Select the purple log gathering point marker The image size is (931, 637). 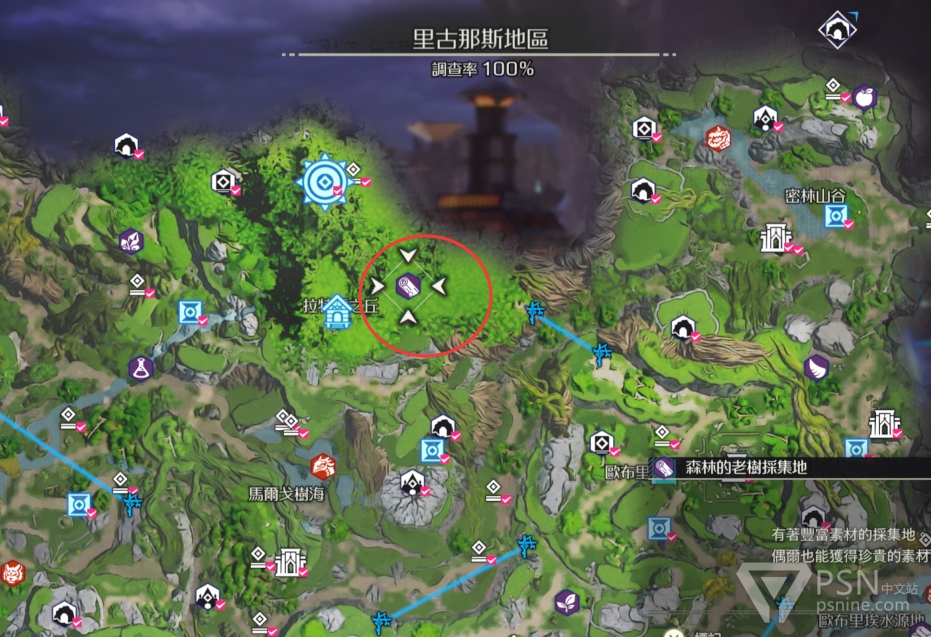(x=408, y=286)
